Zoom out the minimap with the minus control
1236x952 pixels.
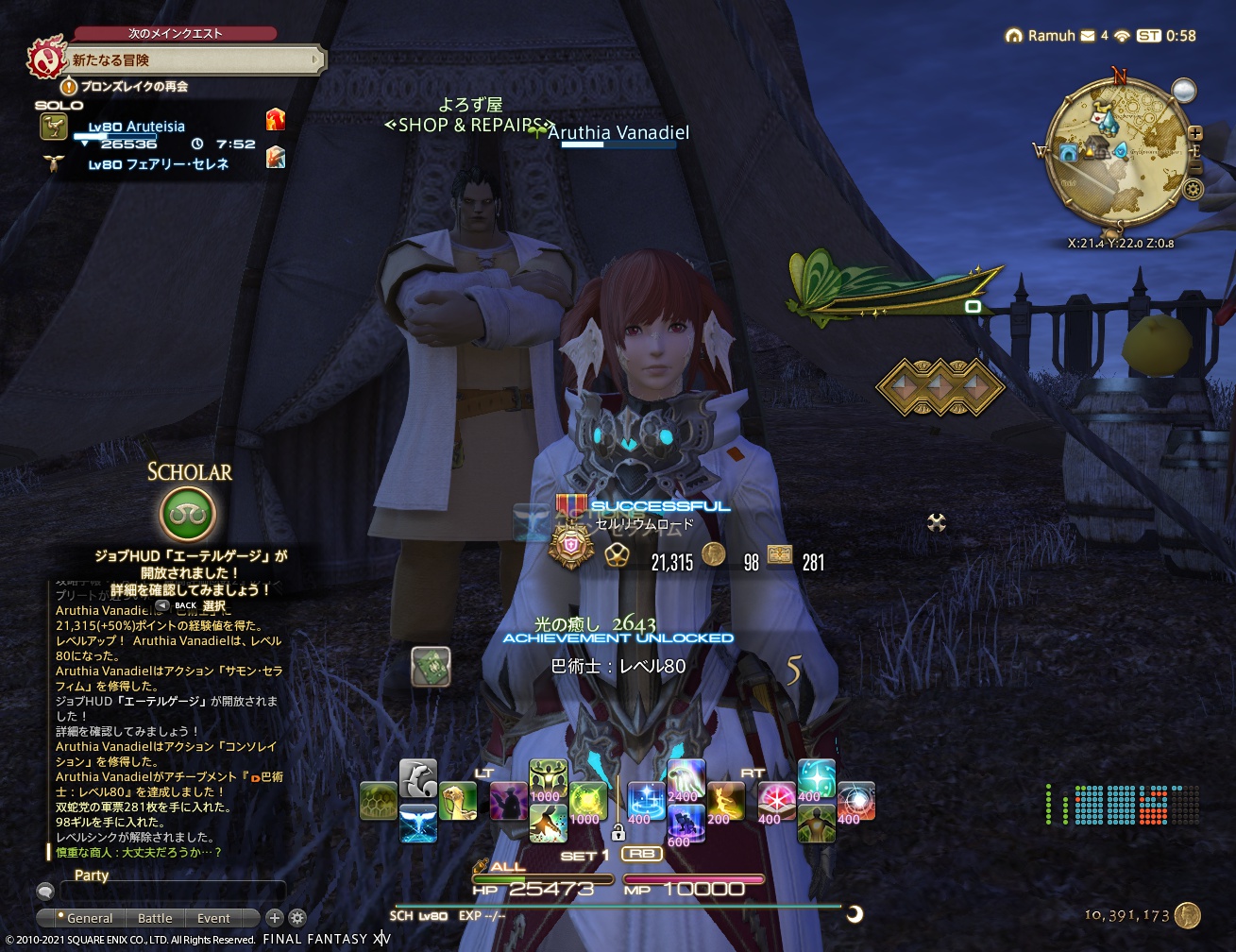1196,165
